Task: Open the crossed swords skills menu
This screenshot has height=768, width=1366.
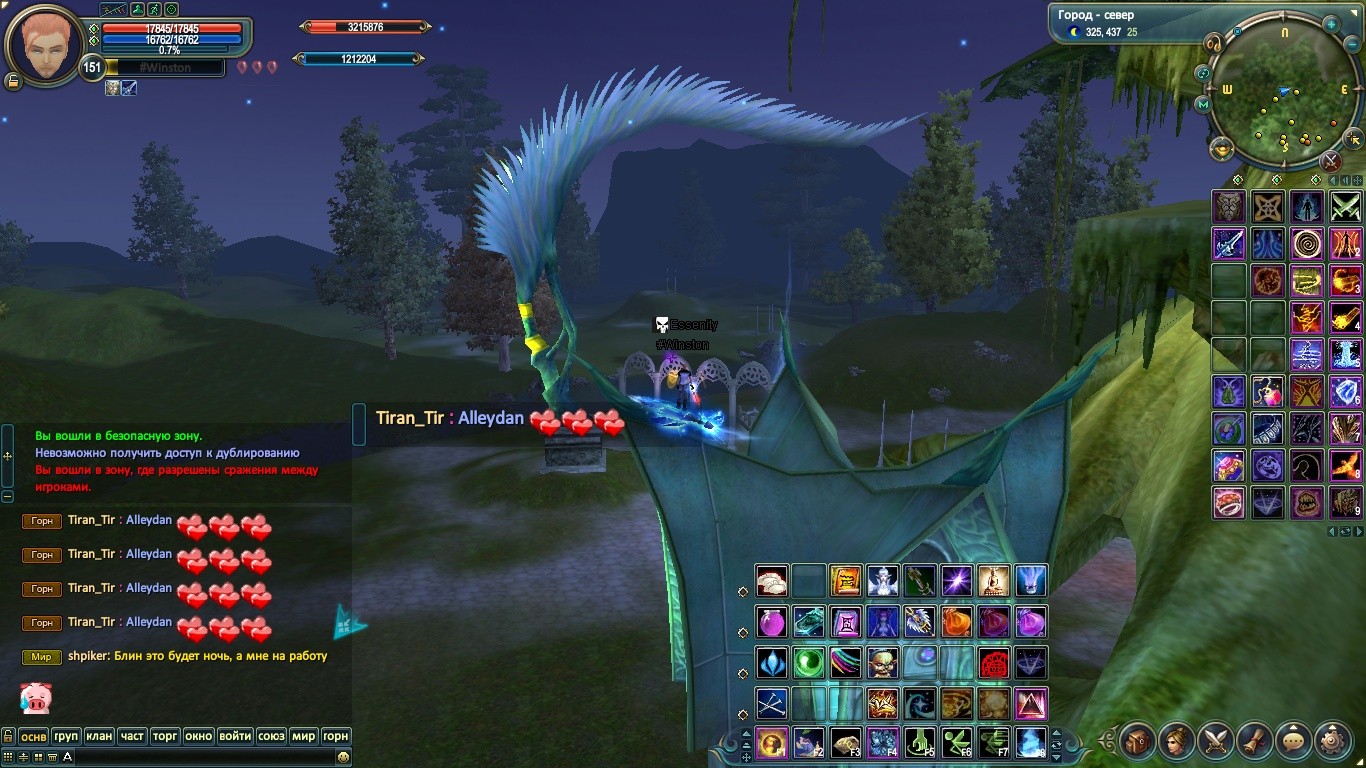Action: 1216,741
